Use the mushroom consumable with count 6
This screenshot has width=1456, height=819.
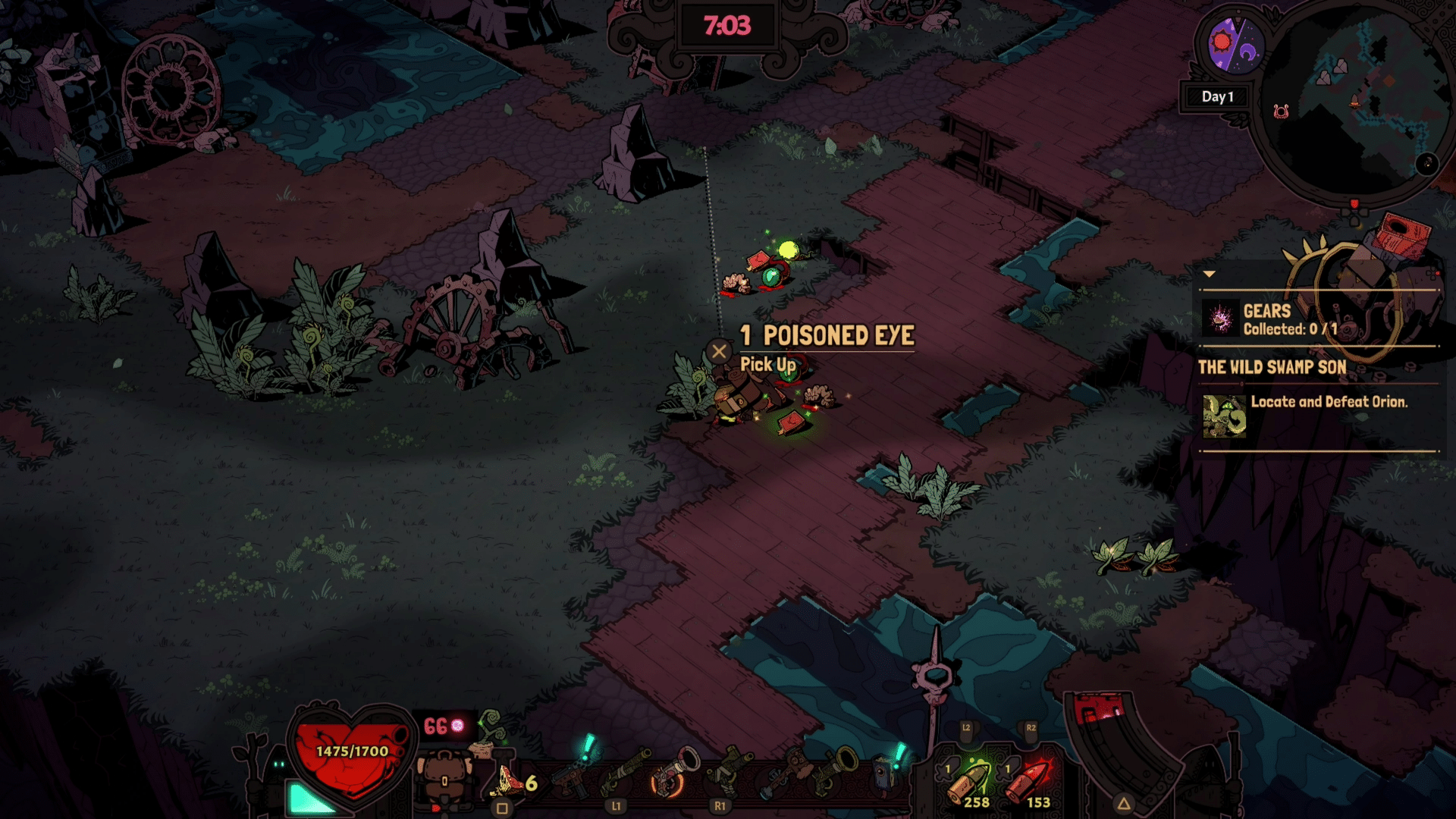click(511, 781)
